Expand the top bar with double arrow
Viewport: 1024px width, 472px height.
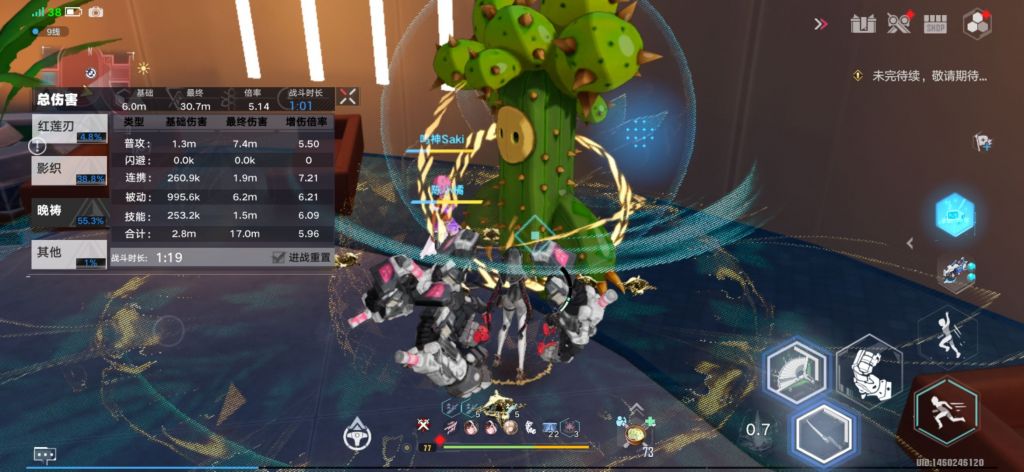tap(821, 24)
